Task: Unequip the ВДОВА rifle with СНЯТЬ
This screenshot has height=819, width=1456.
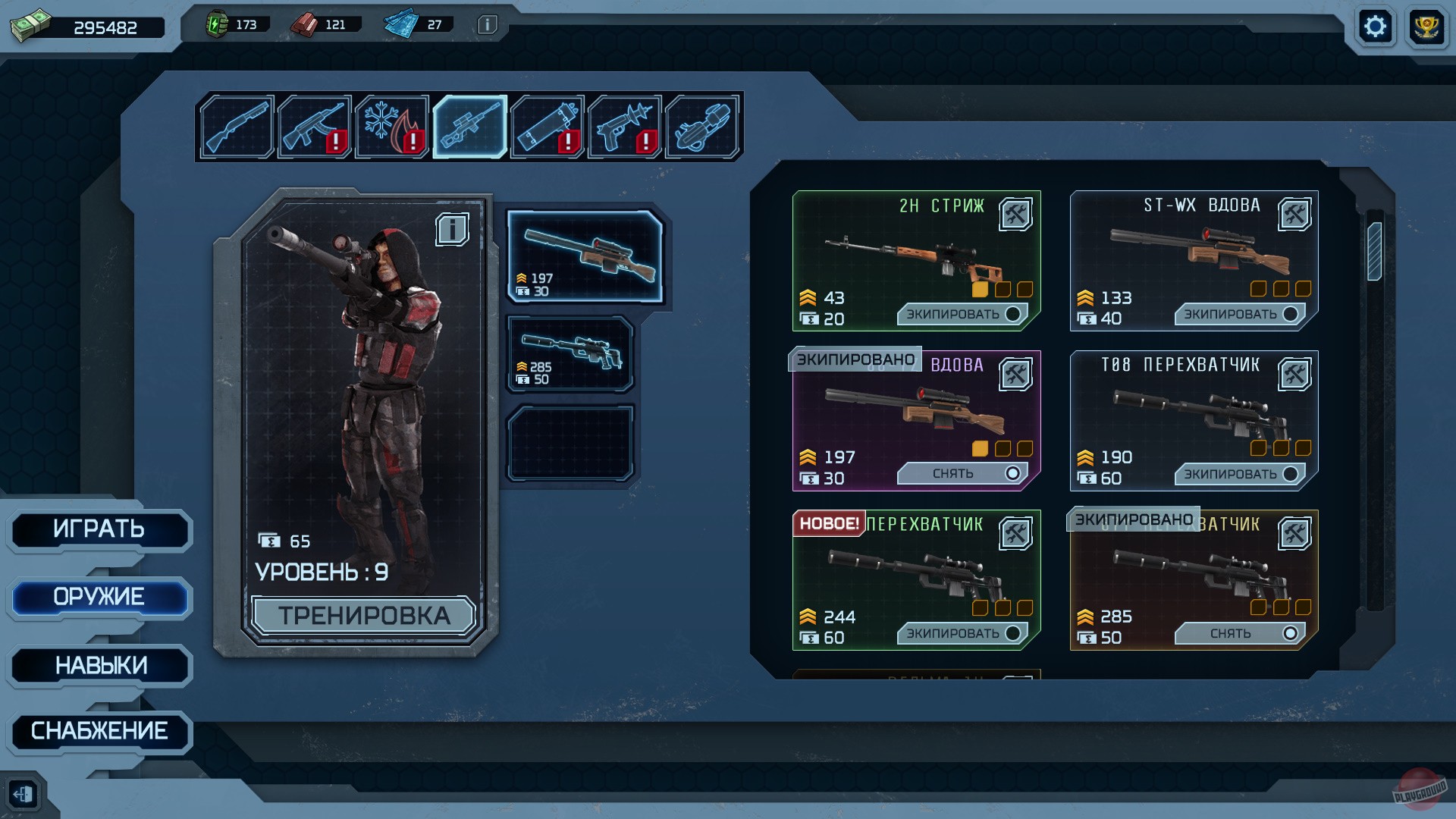Action: 962,473
